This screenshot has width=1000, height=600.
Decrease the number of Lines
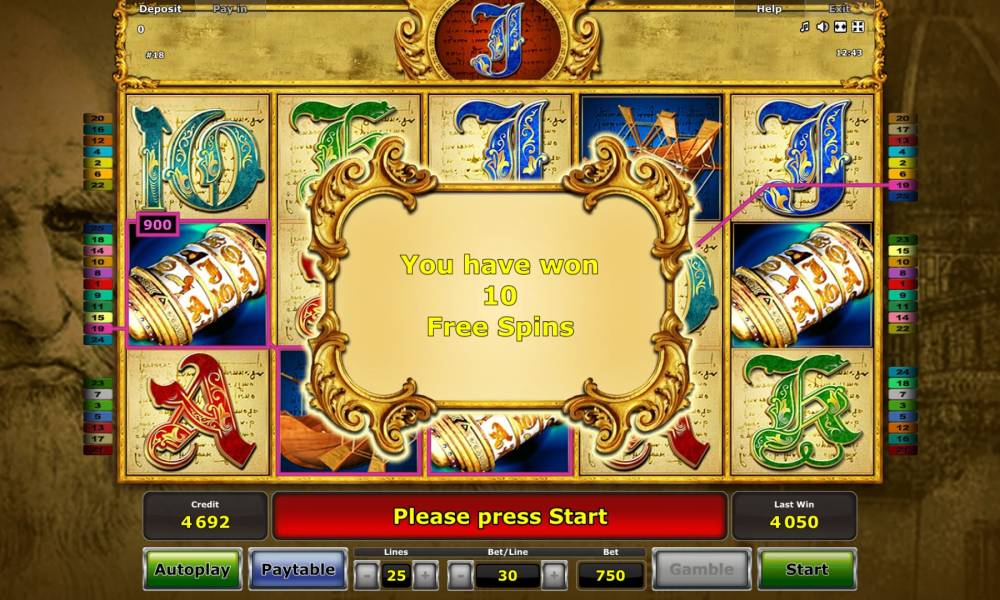[367, 575]
